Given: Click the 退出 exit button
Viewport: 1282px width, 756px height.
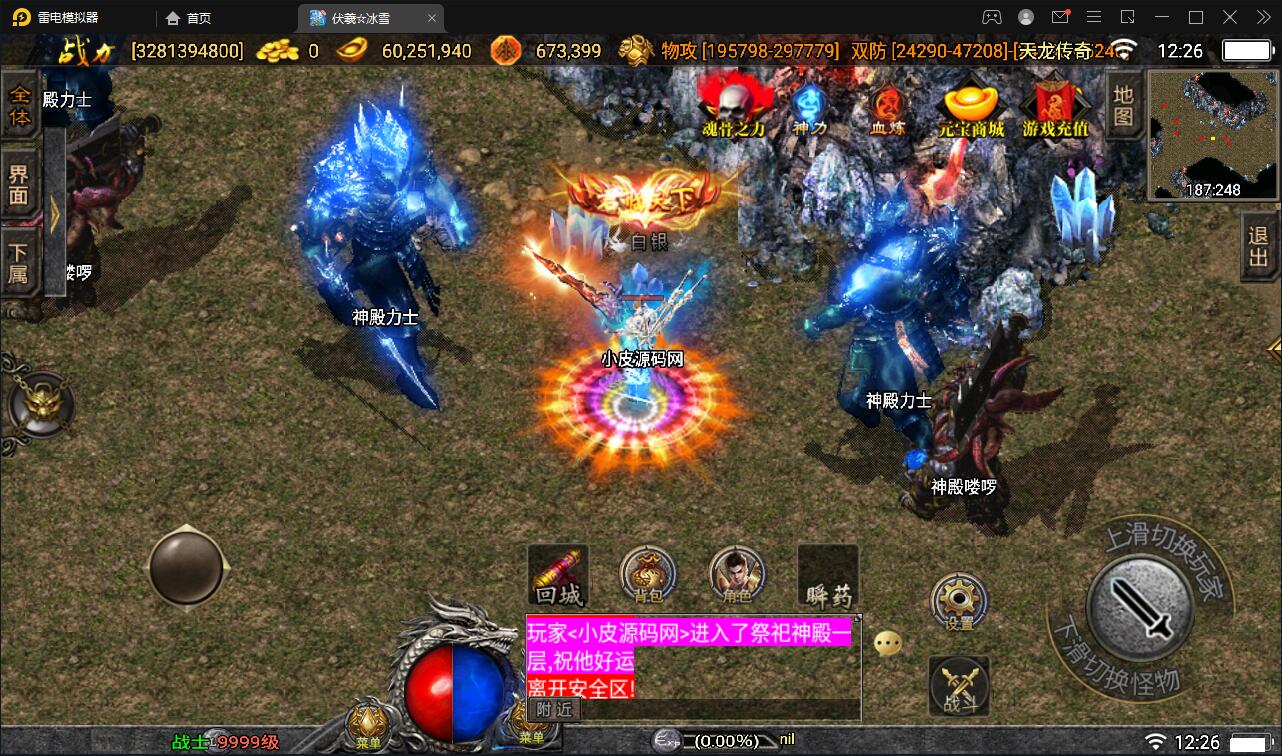Looking at the screenshot, I should [x=1256, y=247].
